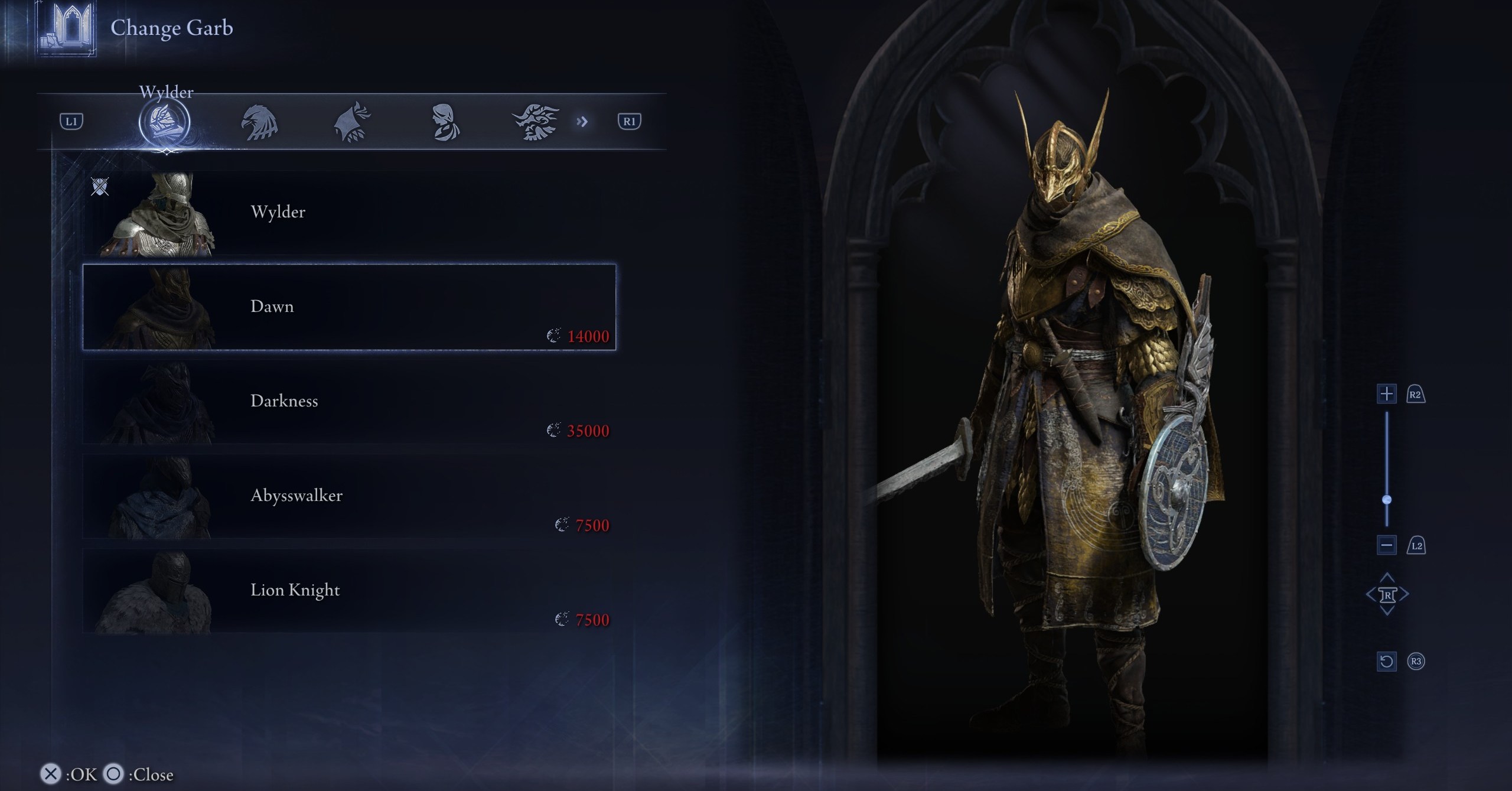Switch to the woman's profile character tab
1512x791 pixels.
pos(444,122)
